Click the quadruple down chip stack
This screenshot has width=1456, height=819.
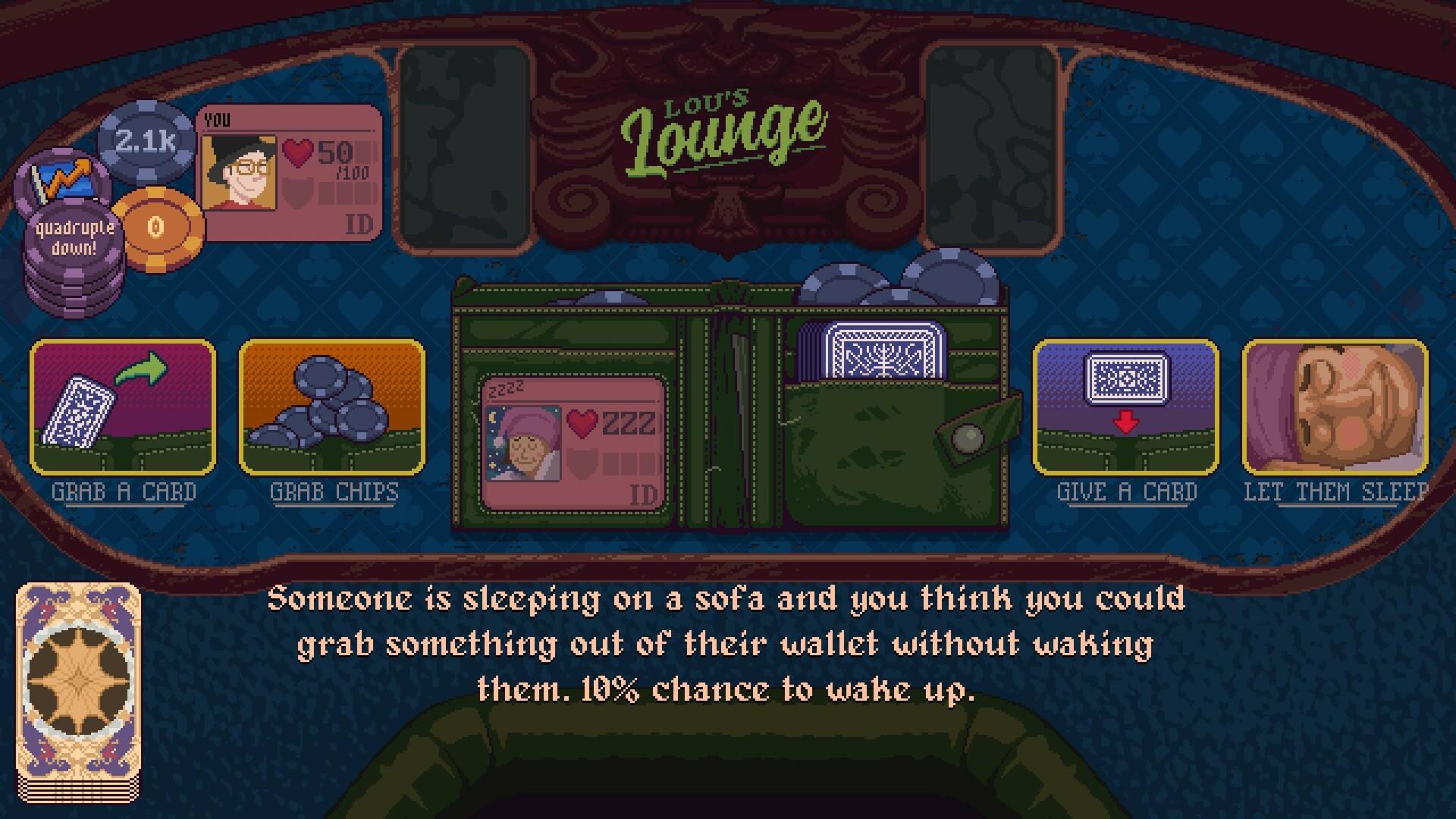click(x=74, y=250)
